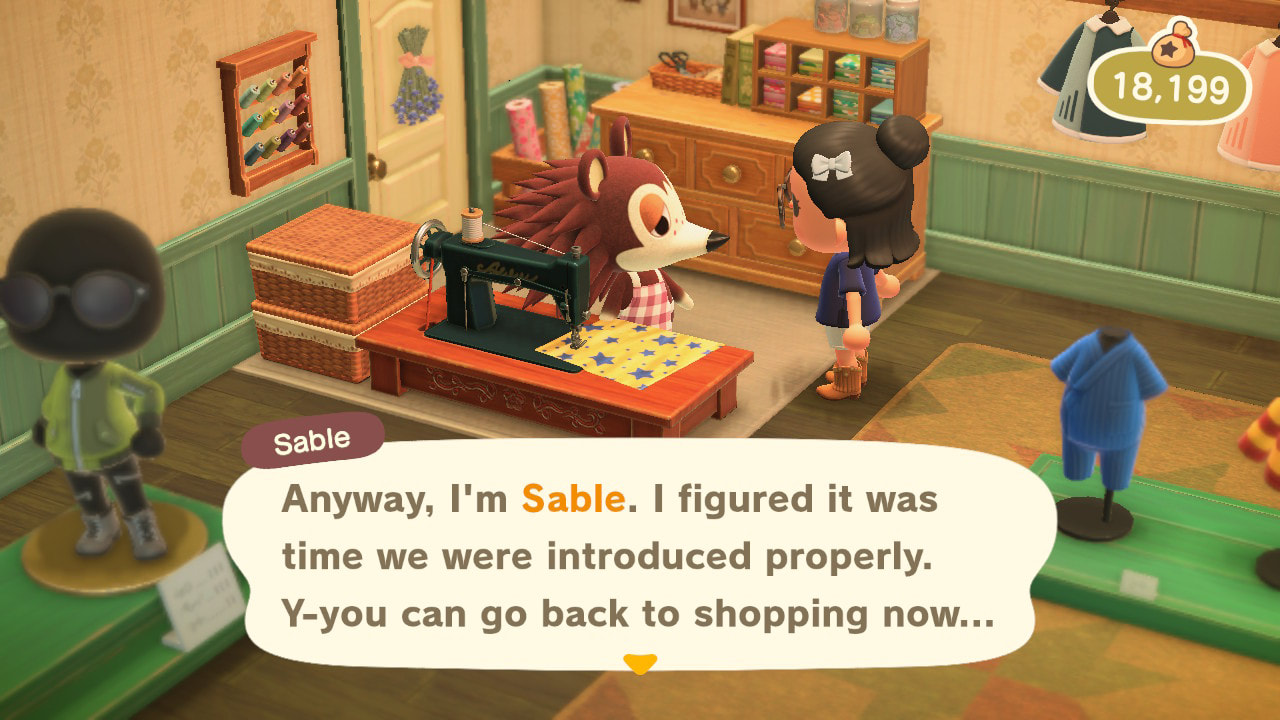Click the yellow continue arrow under the dialogue
This screenshot has height=720, width=1280.
pyautogui.click(x=639, y=663)
